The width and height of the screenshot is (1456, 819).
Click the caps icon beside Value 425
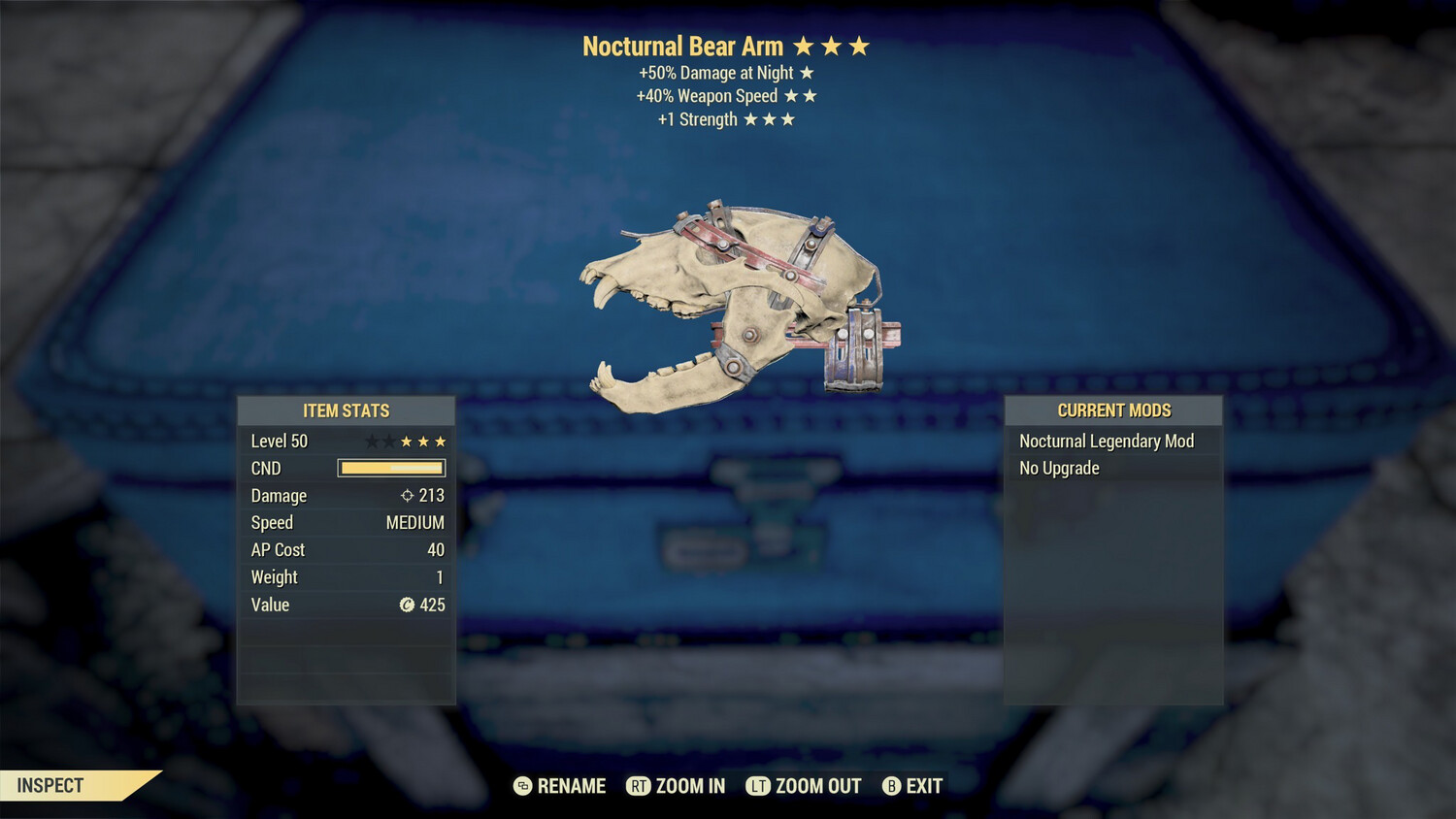(409, 605)
